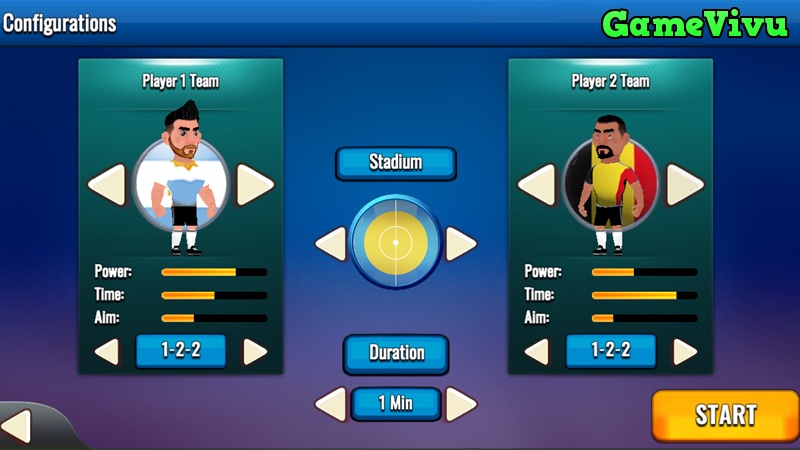Go back using bottom-left corner arrow
Screen dimensions: 800x450
(17, 427)
